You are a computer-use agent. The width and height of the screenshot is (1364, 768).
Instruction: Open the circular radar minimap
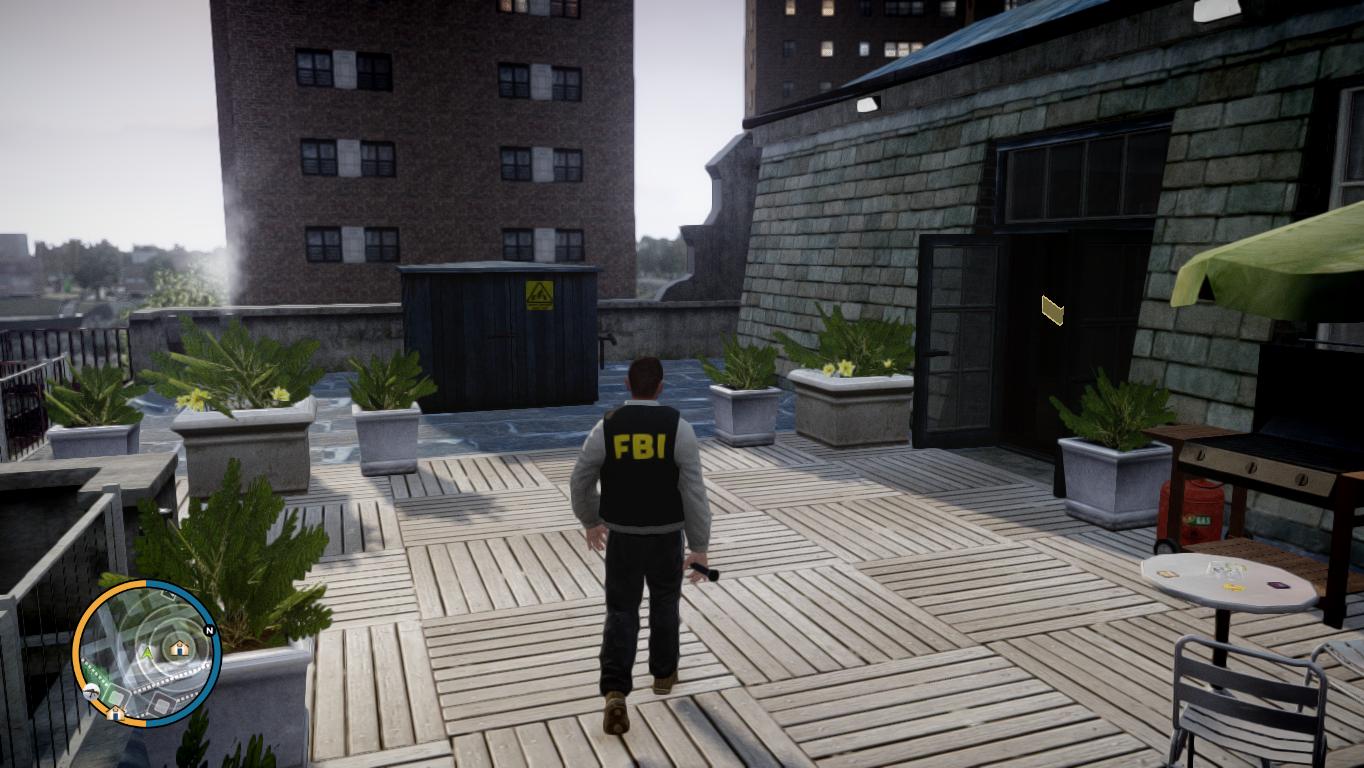click(x=146, y=654)
